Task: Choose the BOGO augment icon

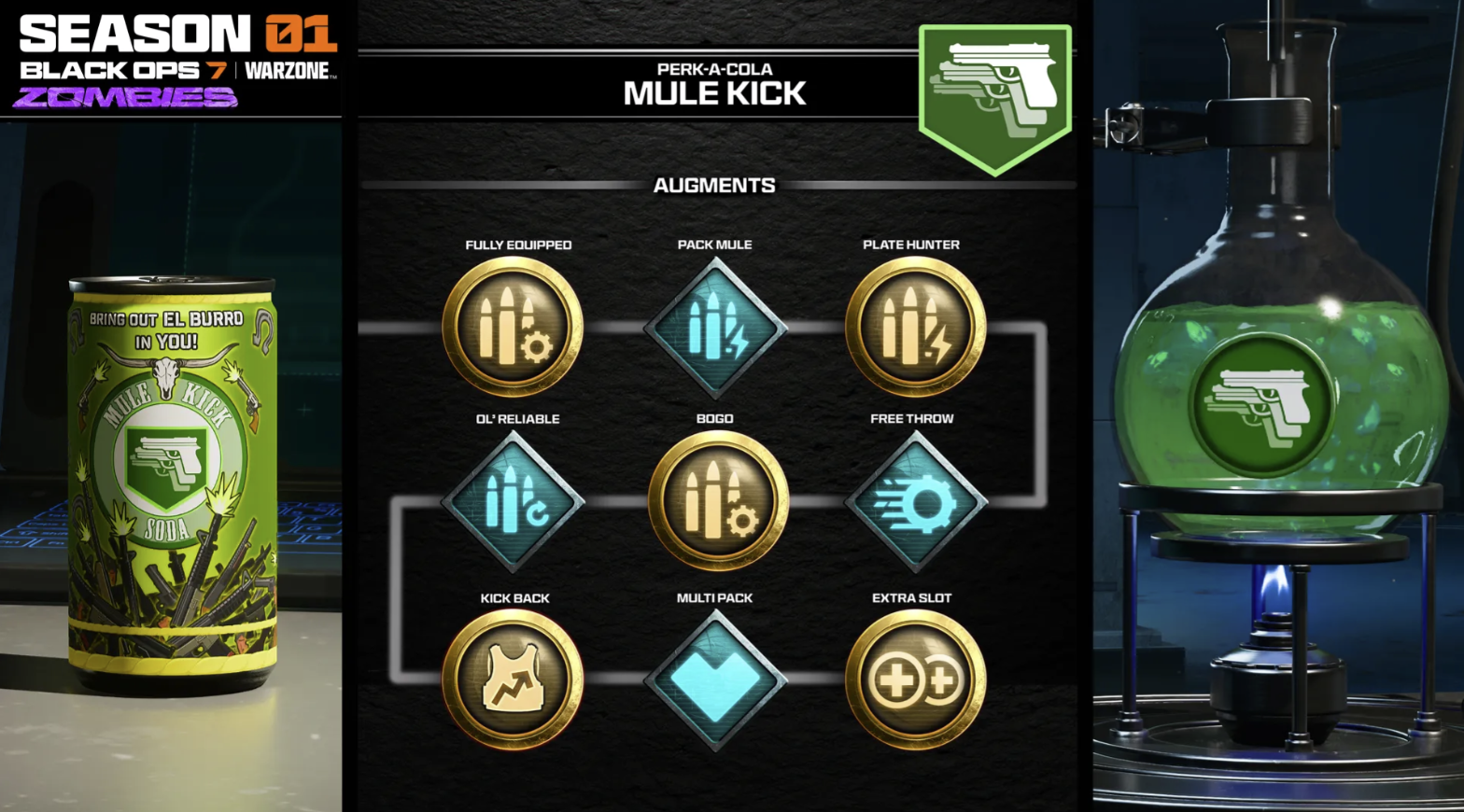Action: tap(717, 502)
